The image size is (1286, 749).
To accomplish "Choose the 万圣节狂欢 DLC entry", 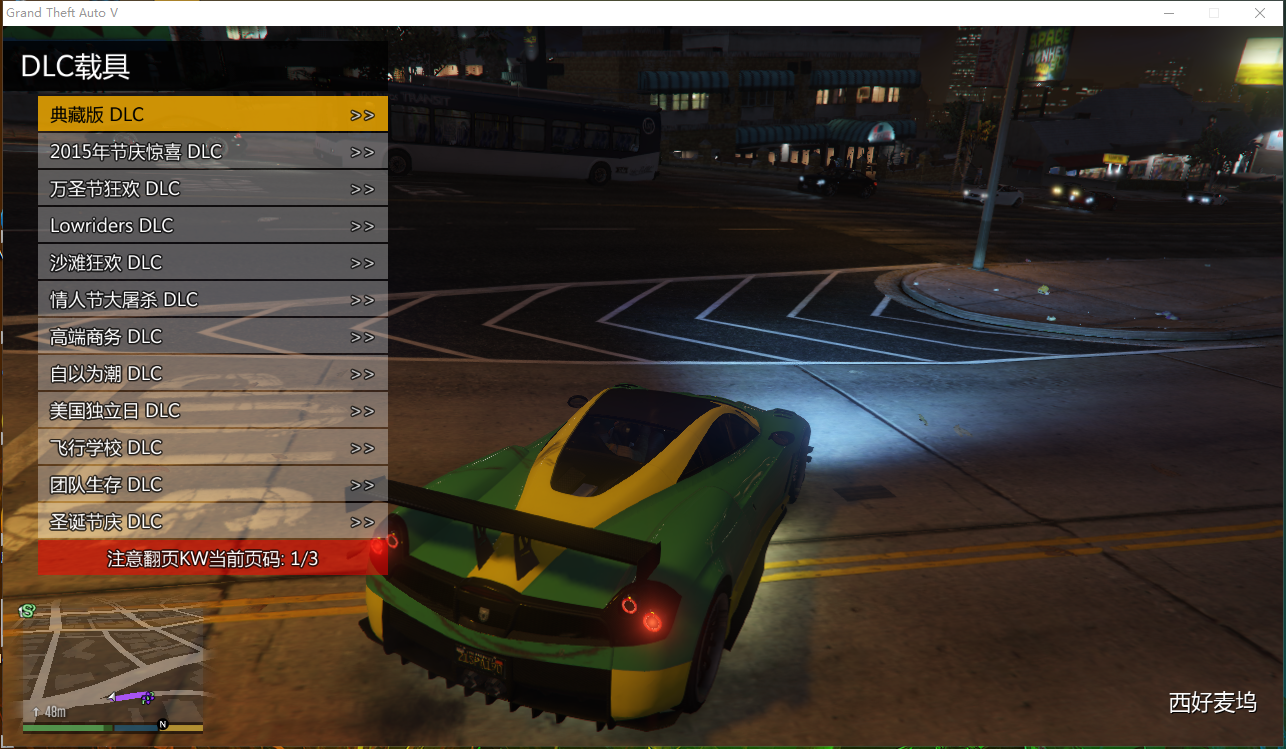I will (212, 188).
